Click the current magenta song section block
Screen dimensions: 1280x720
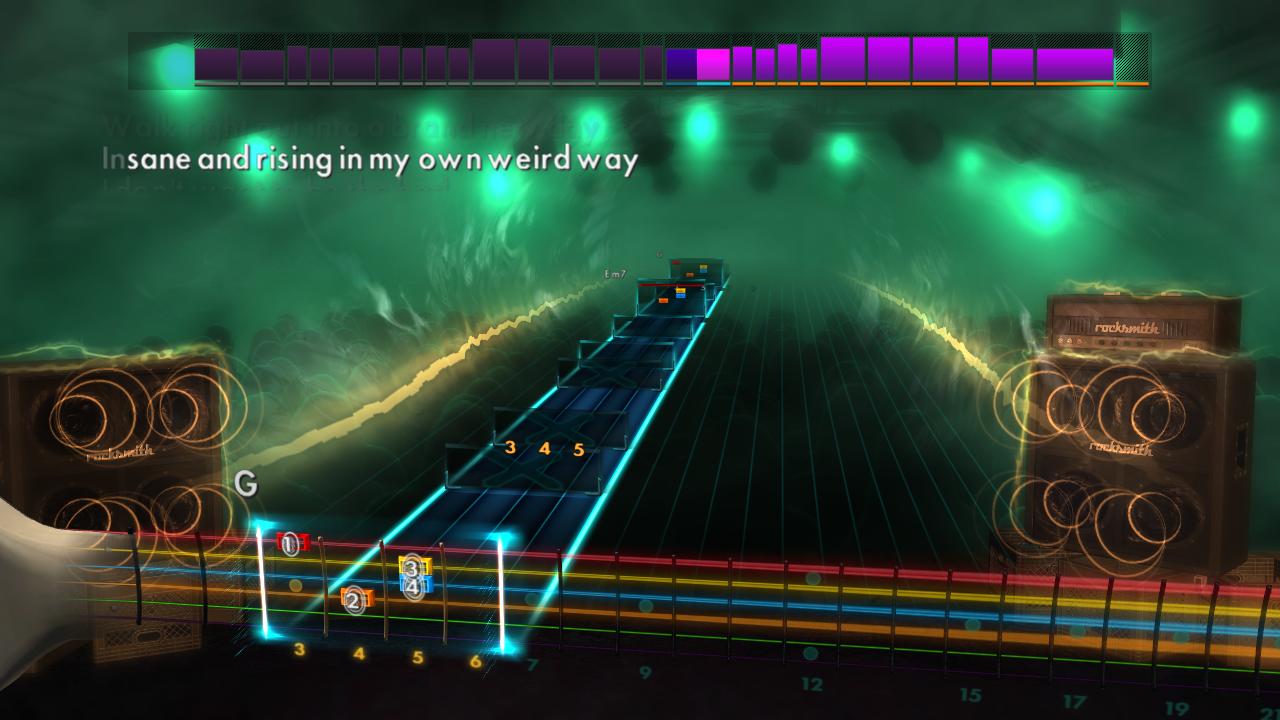712,62
